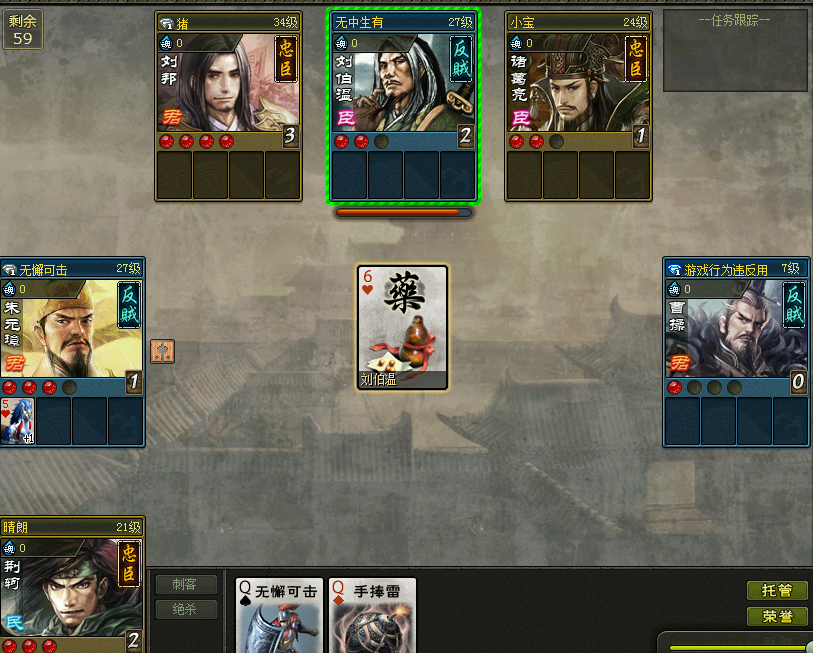This screenshot has width=813, height=653.
Task: Inspect the 药 card played in the center
Action: click(x=403, y=327)
